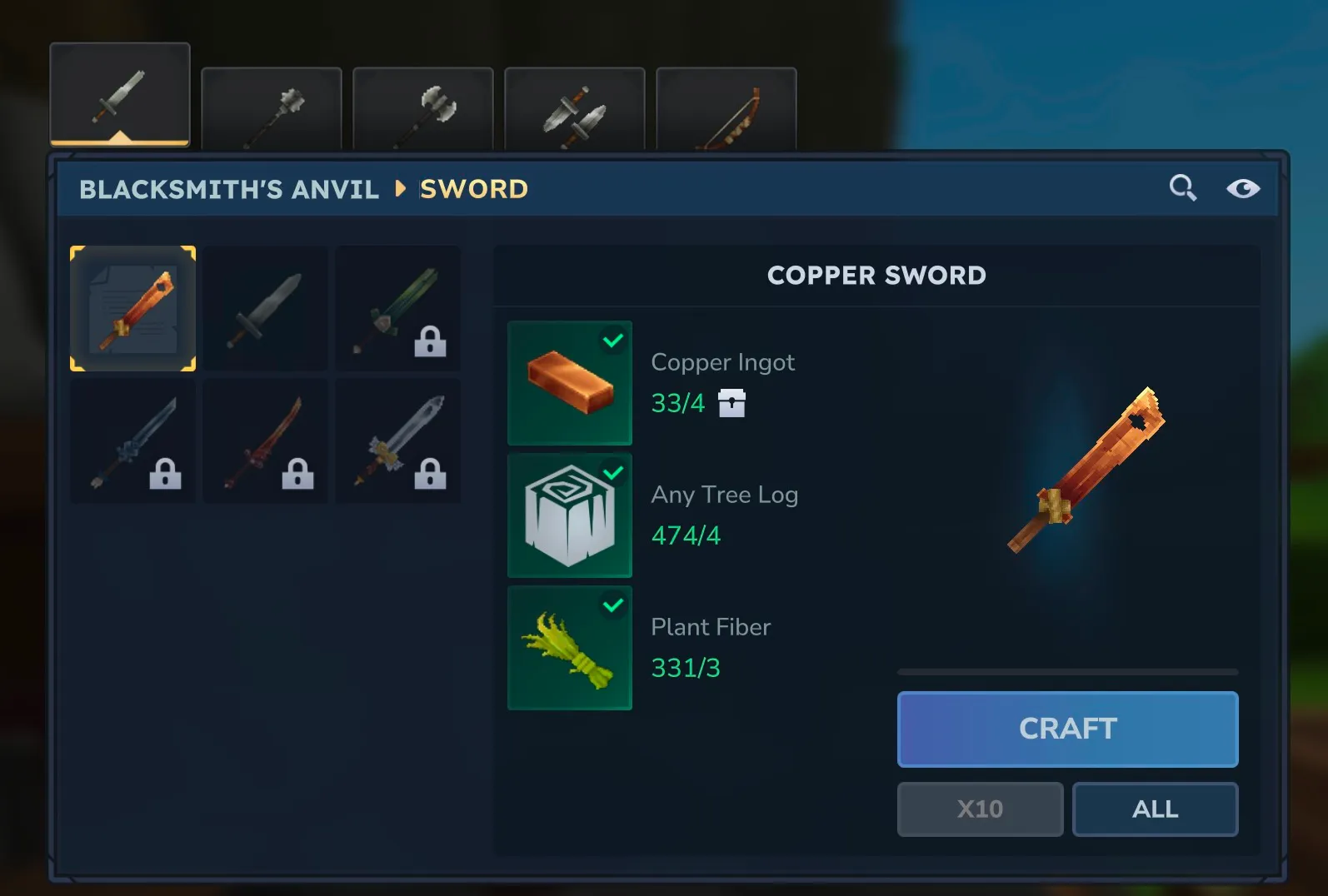This screenshot has width=1328, height=896.
Task: Choose the locked silver sword recipe
Action: point(398,441)
